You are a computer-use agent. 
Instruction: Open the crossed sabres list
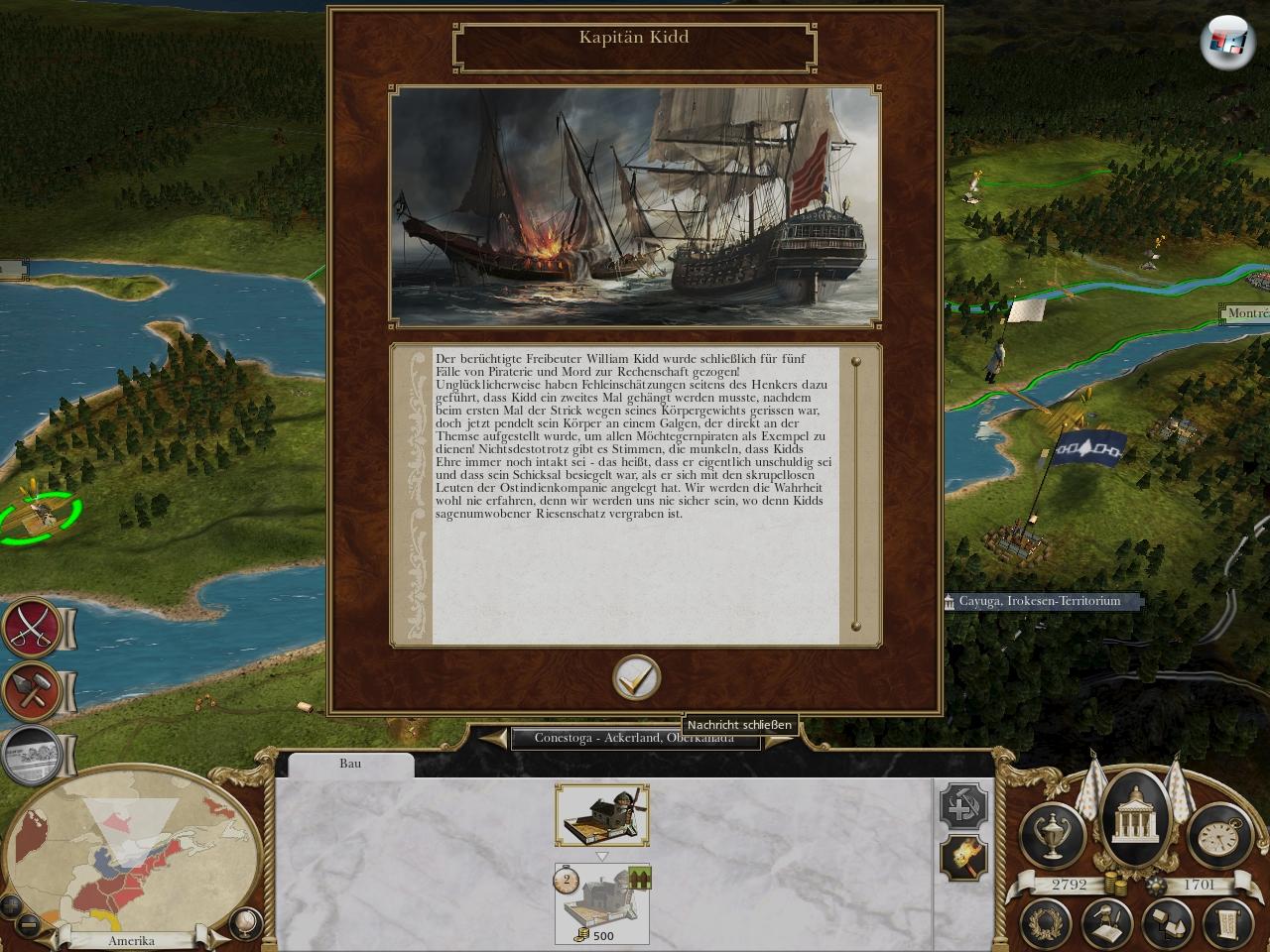[32, 629]
